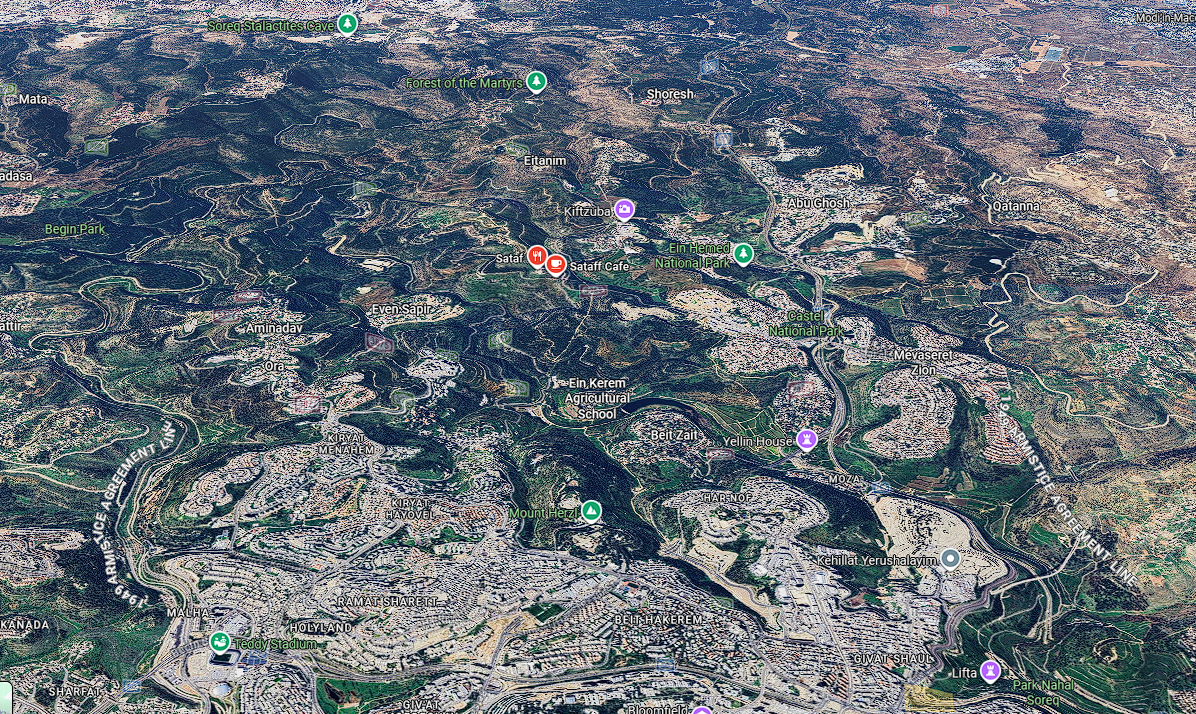Open the Yellin House landmark pin
The height and width of the screenshot is (714, 1196).
pos(807,439)
